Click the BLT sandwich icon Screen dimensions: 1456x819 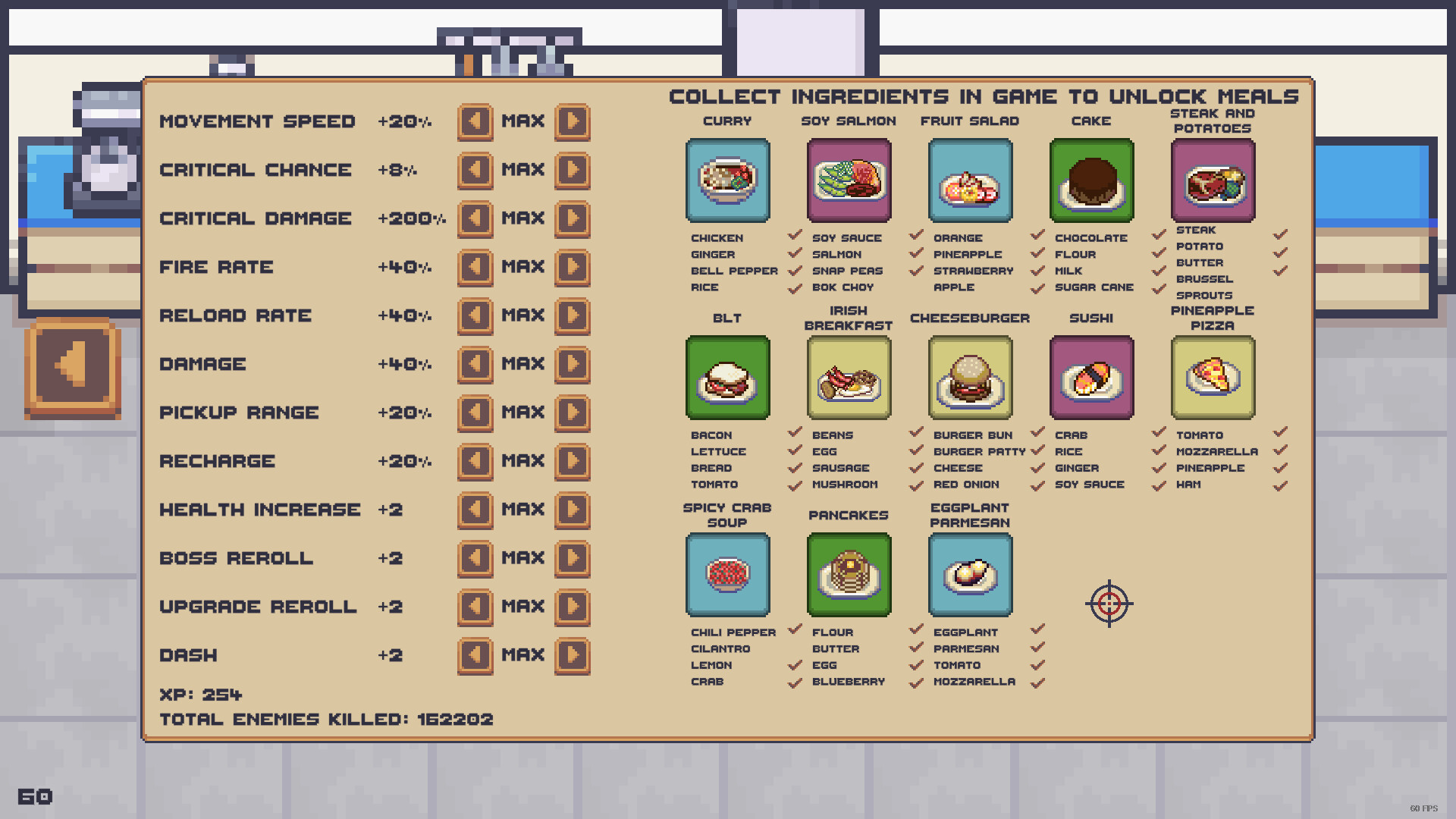pyautogui.click(x=727, y=377)
